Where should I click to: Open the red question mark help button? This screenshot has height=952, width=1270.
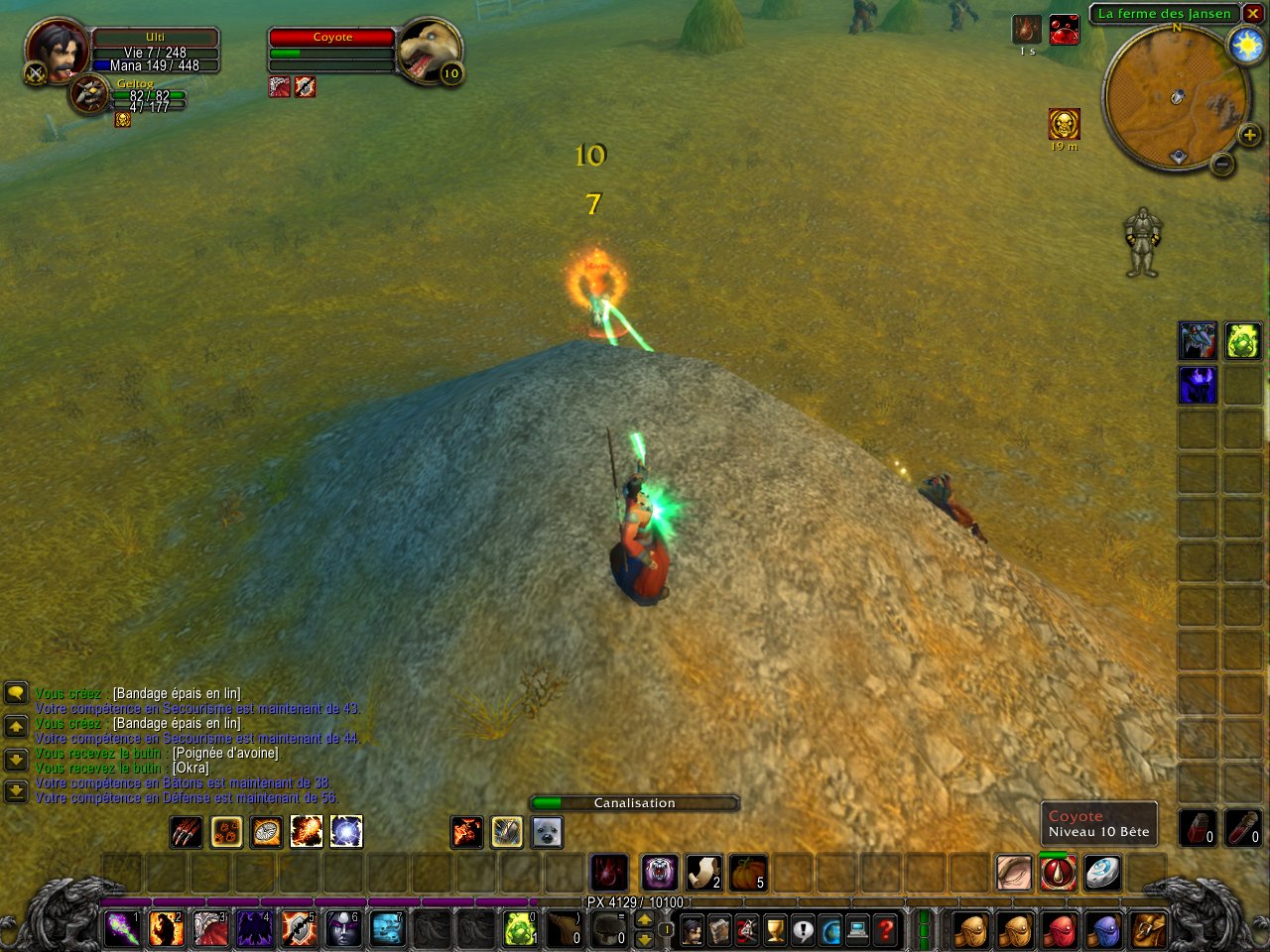coord(886,931)
